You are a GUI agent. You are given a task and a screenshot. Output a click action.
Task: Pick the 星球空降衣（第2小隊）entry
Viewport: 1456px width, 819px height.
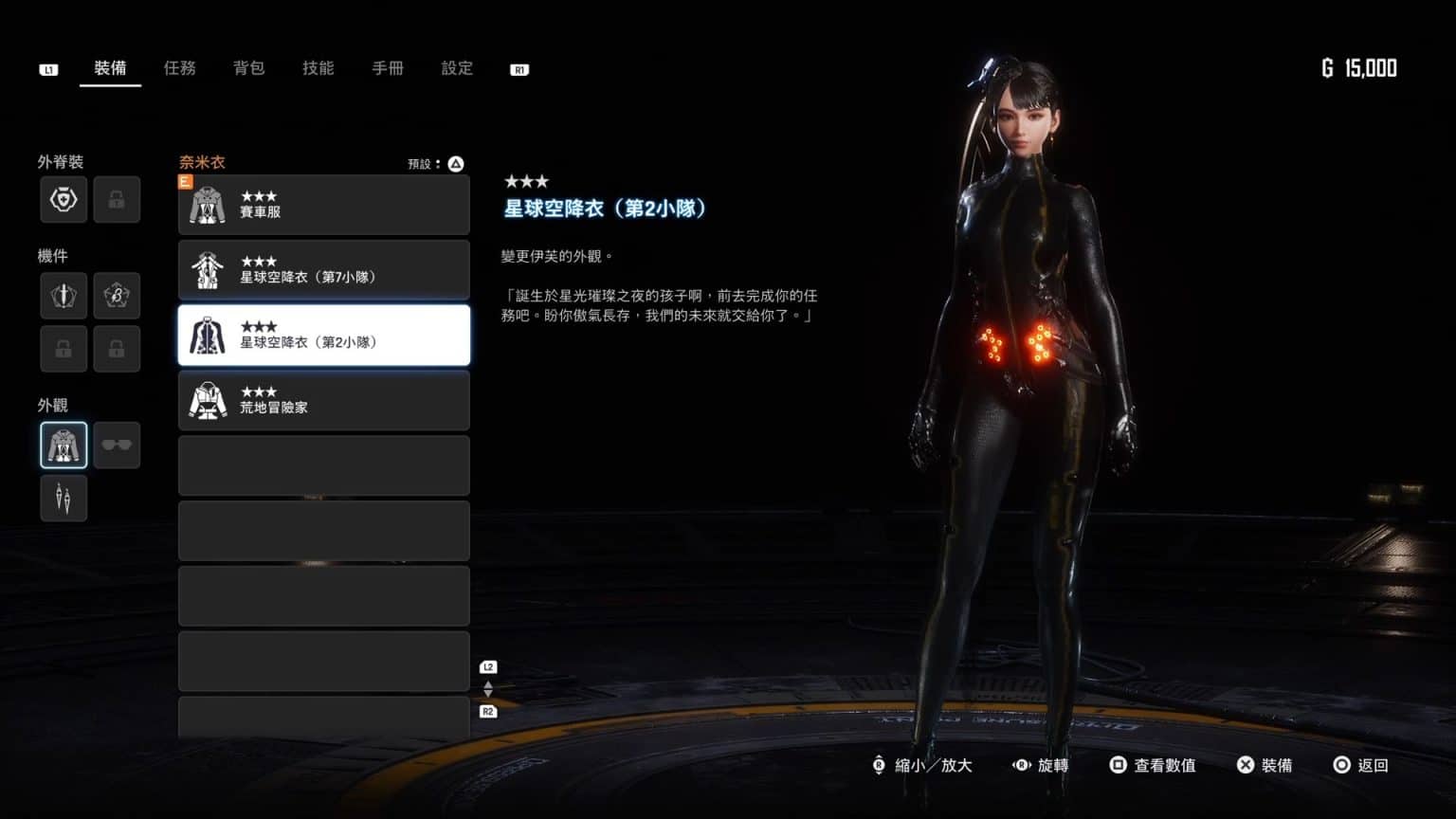pyautogui.click(x=323, y=335)
